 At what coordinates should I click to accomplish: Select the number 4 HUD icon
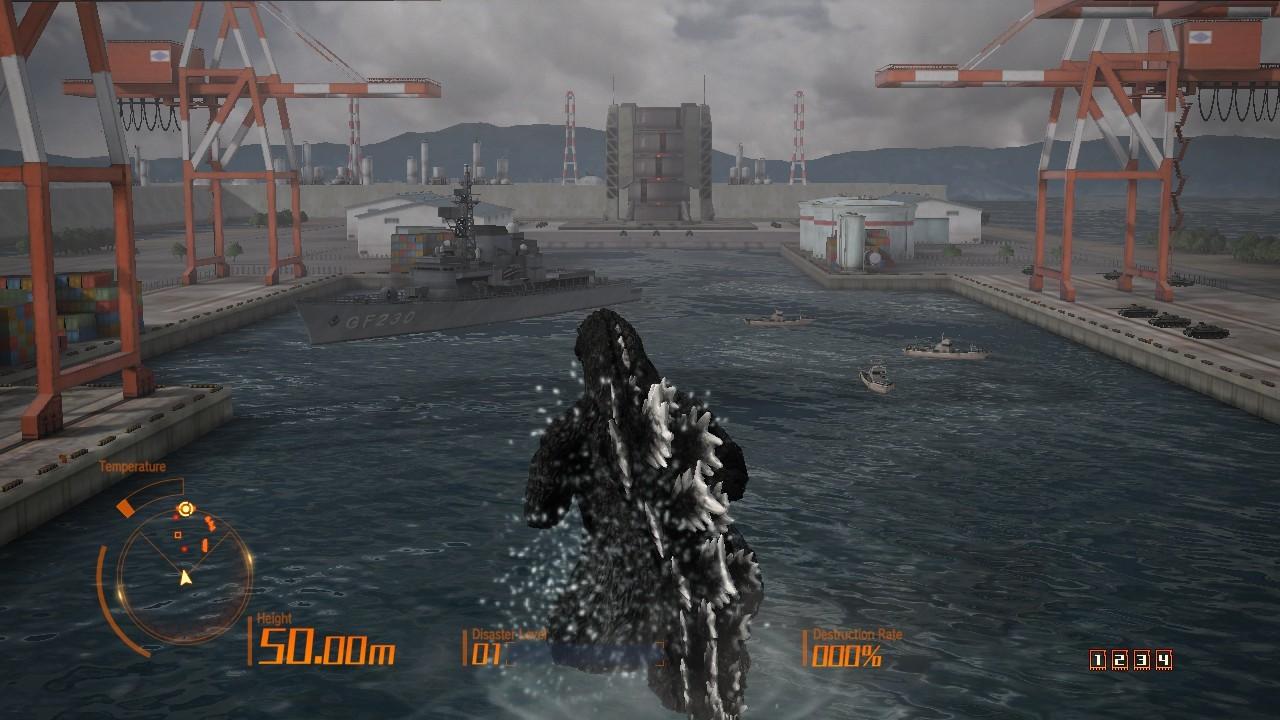(x=1162, y=660)
